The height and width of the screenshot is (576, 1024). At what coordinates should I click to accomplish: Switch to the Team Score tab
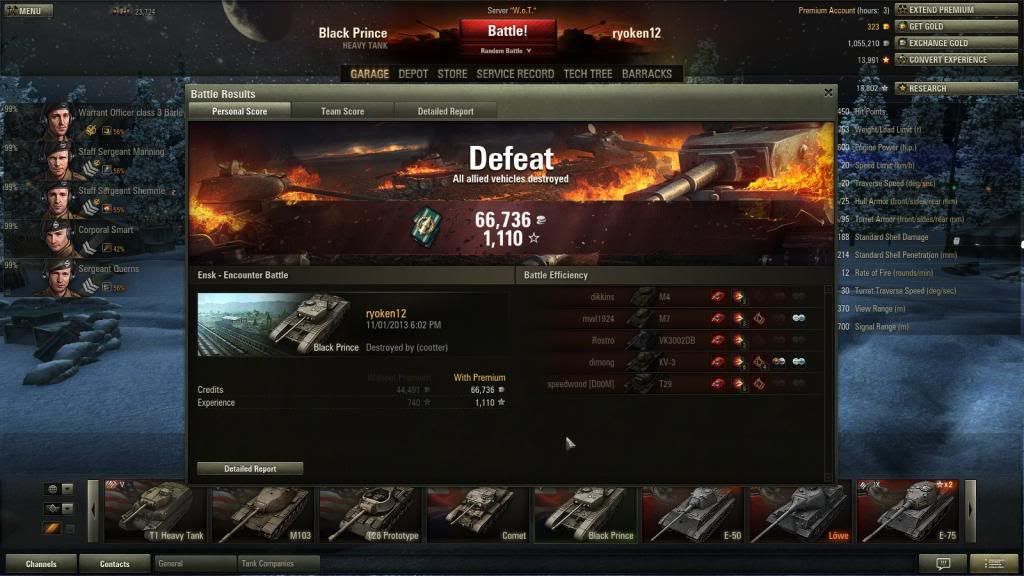click(x=342, y=111)
